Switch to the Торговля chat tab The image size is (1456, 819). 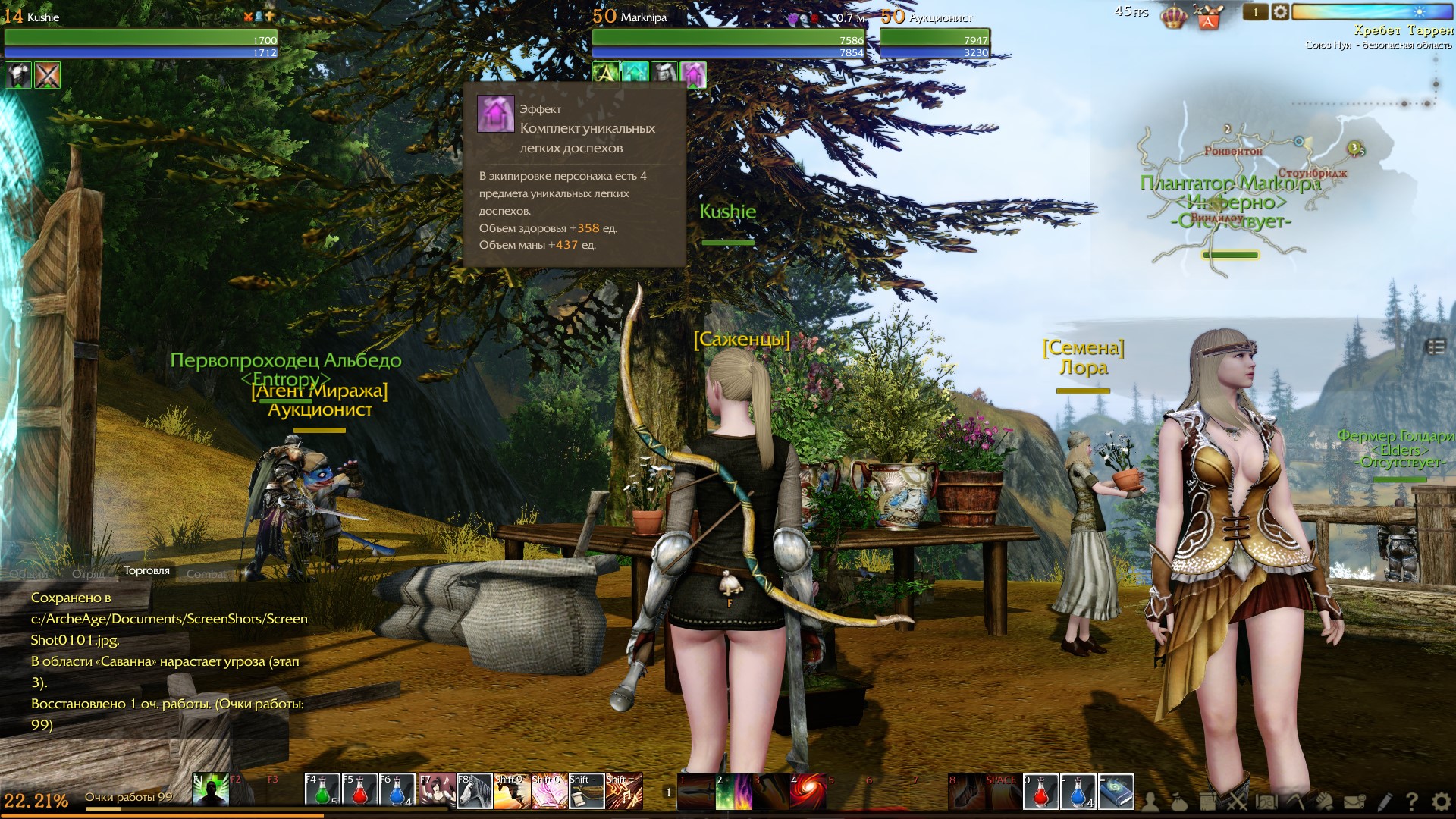click(x=146, y=571)
